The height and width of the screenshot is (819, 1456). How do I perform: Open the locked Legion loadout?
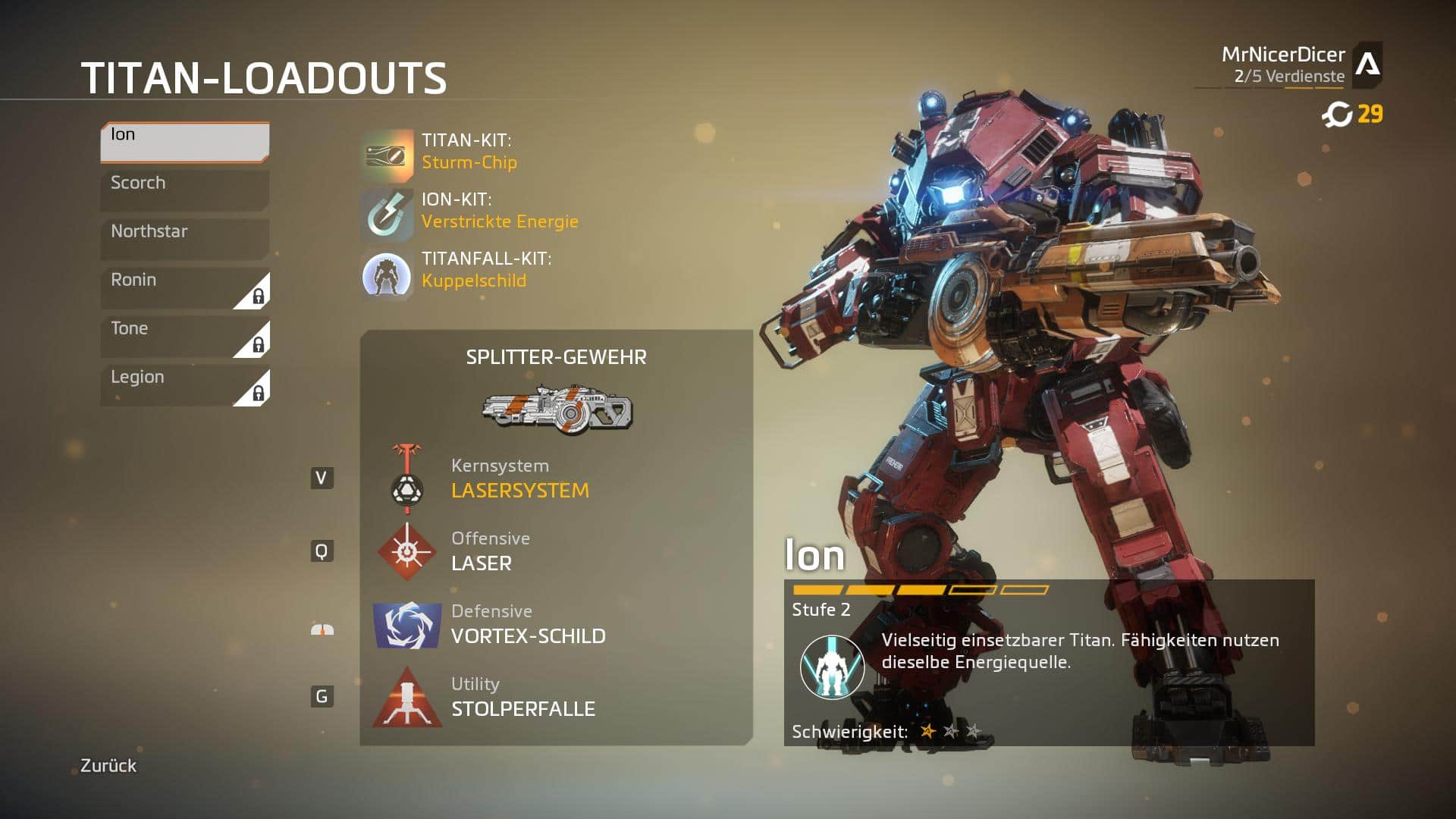tap(184, 384)
